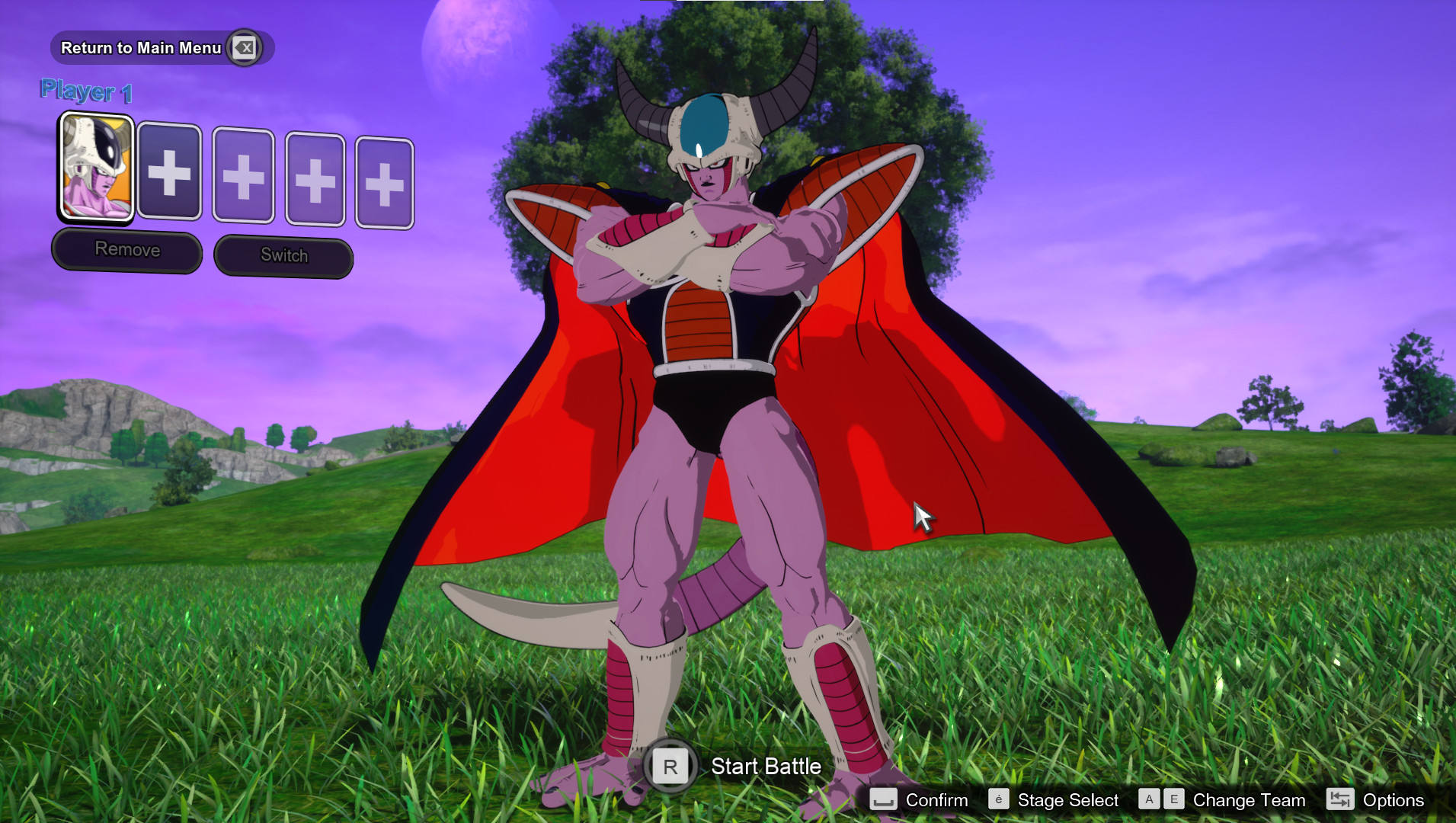Screen dimensions: 1456x823
Task: Click the Player 1 label
Action: pos(86,89)
